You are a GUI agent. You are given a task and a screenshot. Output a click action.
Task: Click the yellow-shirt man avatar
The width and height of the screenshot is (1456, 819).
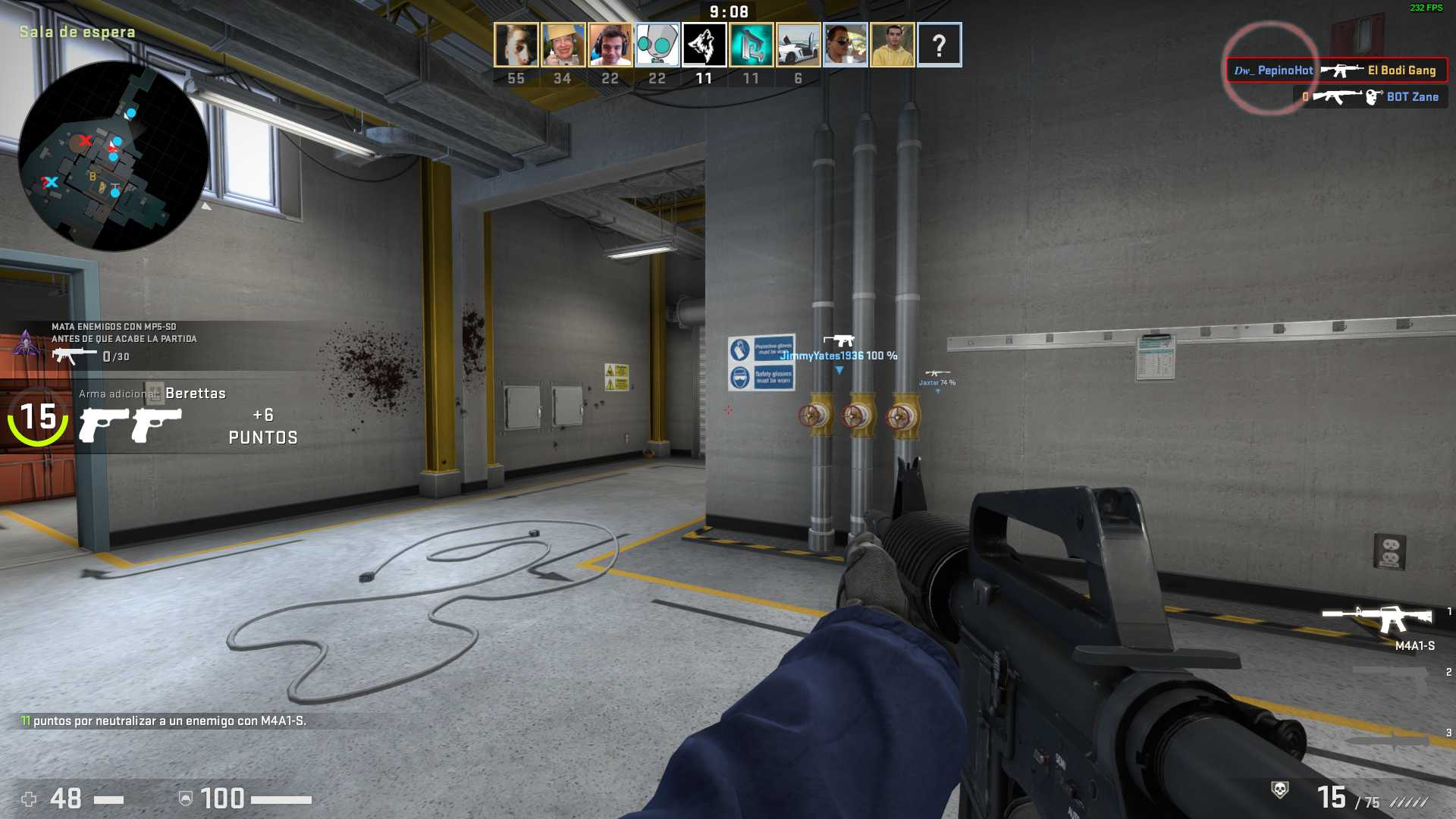[893, 45]
